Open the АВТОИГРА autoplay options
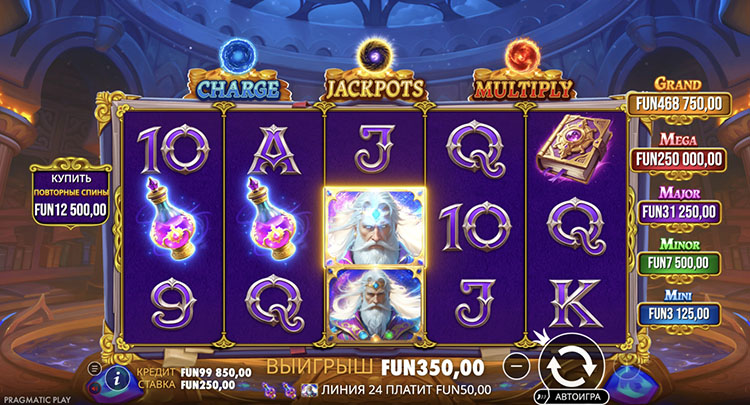Screen dimensions: 750x405 pos(570,396)
